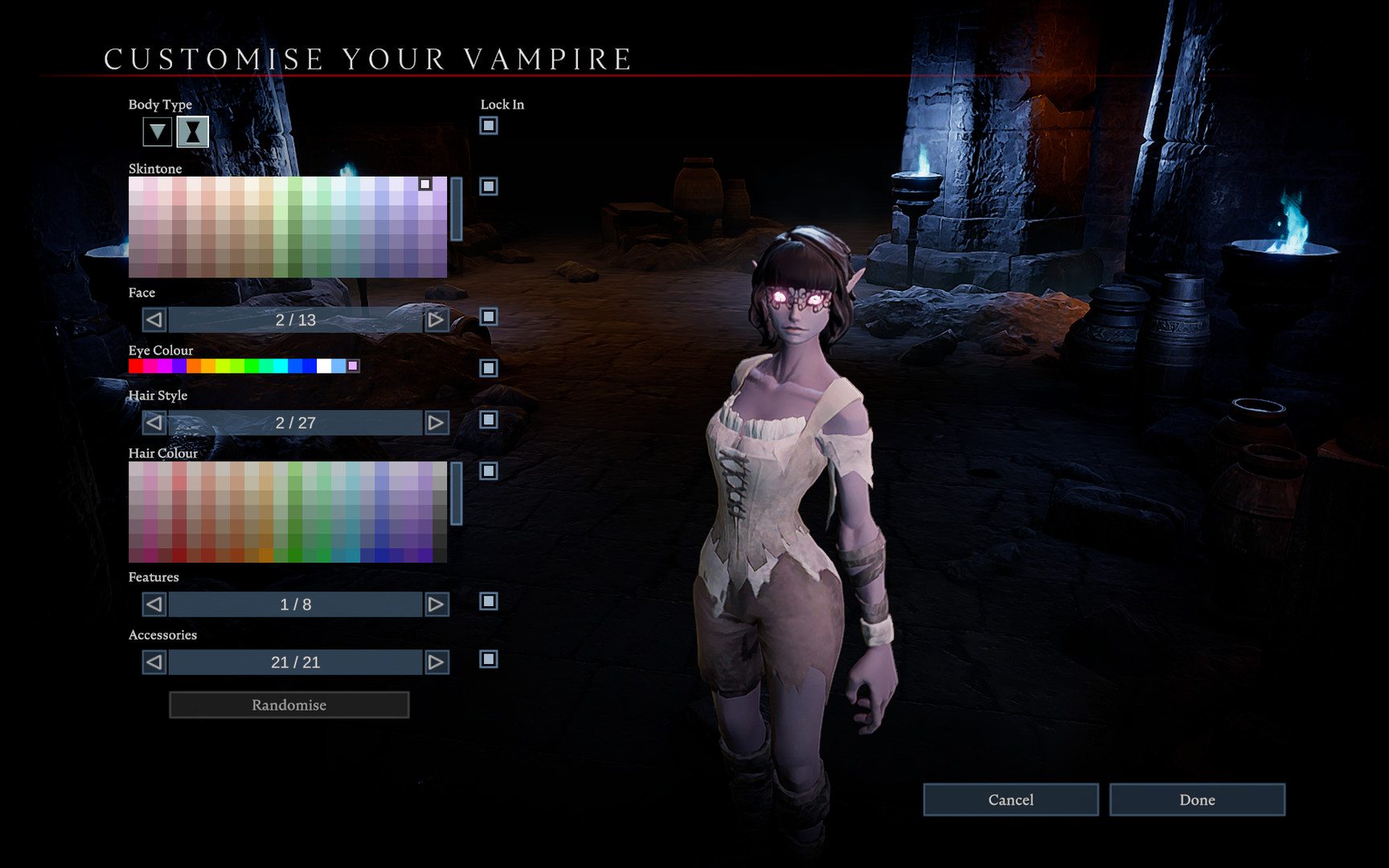
Task: Select the hourglass body type icon
Action: point(191,131)
